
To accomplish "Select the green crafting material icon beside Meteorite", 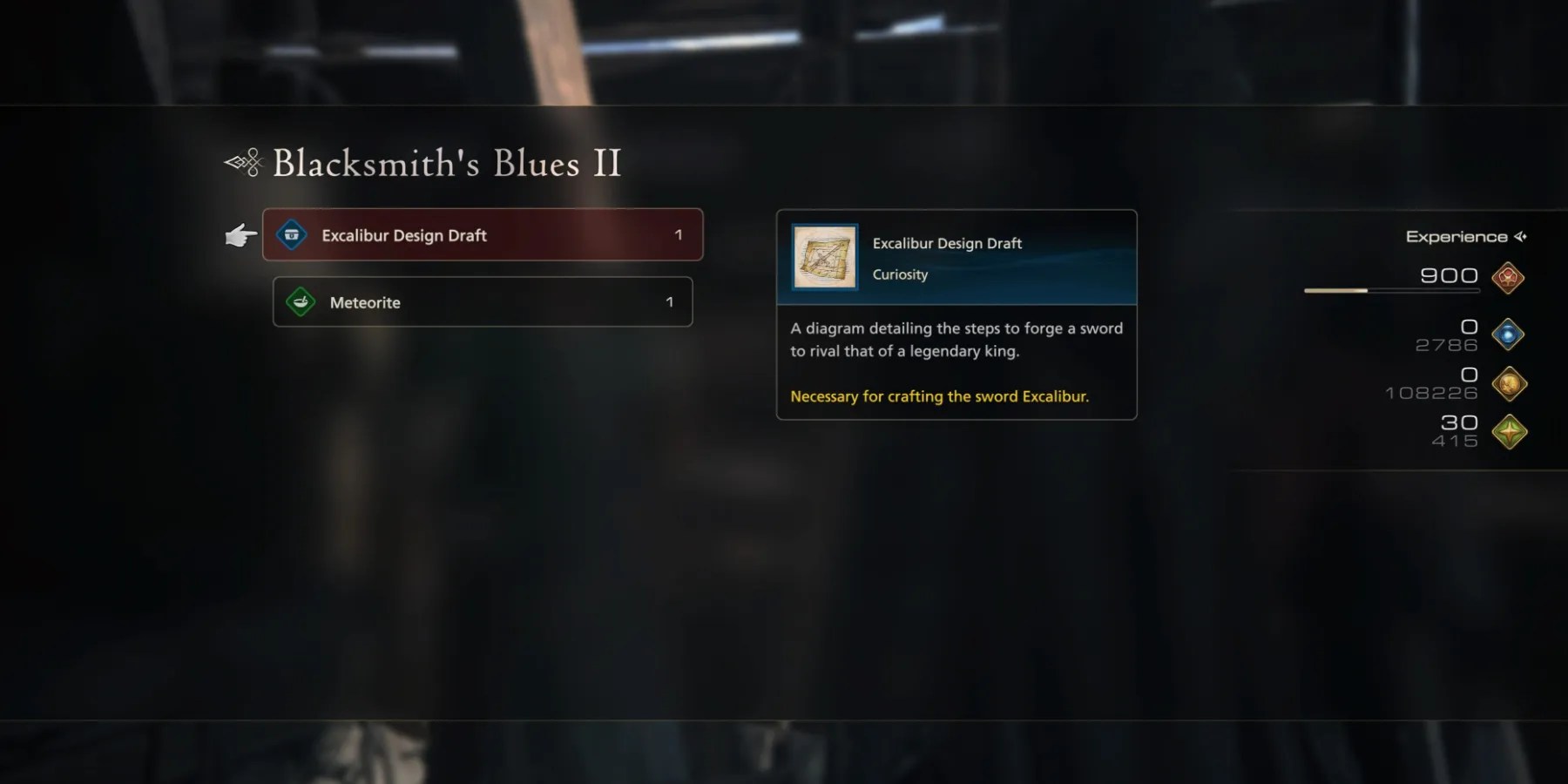I will [300, 302].
